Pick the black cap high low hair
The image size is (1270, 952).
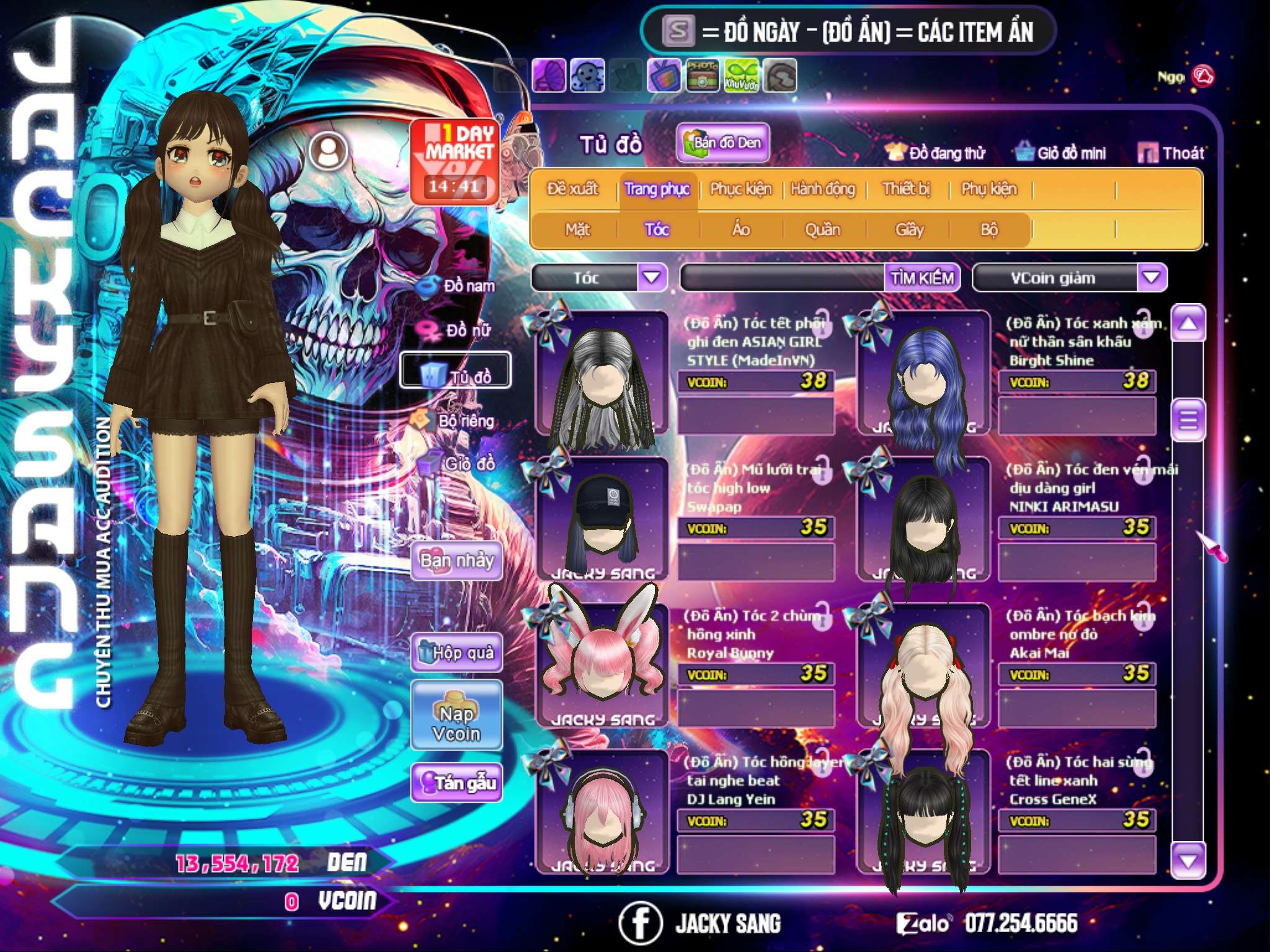tap(602, 519)
